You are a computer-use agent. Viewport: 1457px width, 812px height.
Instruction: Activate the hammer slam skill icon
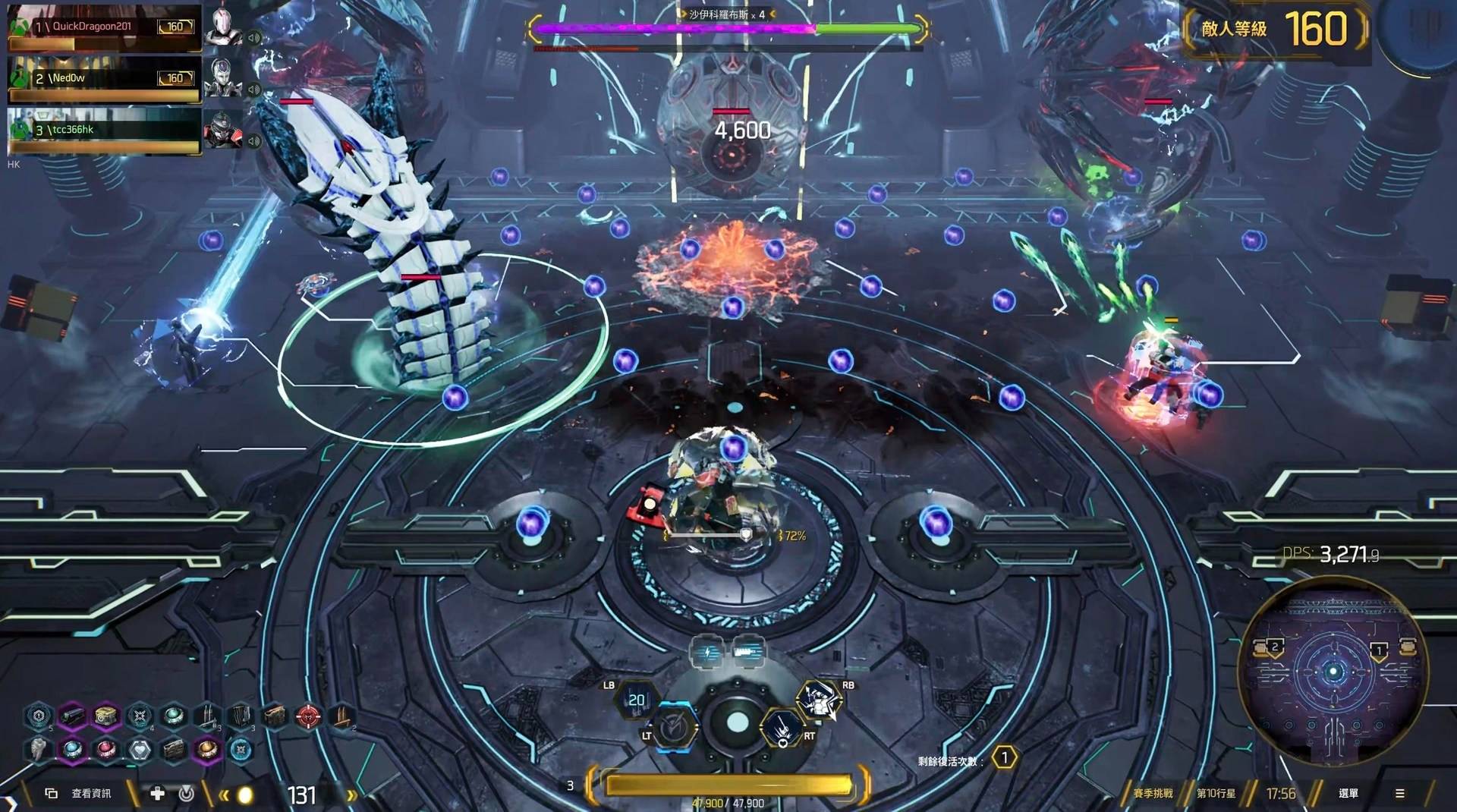(782, 729)
